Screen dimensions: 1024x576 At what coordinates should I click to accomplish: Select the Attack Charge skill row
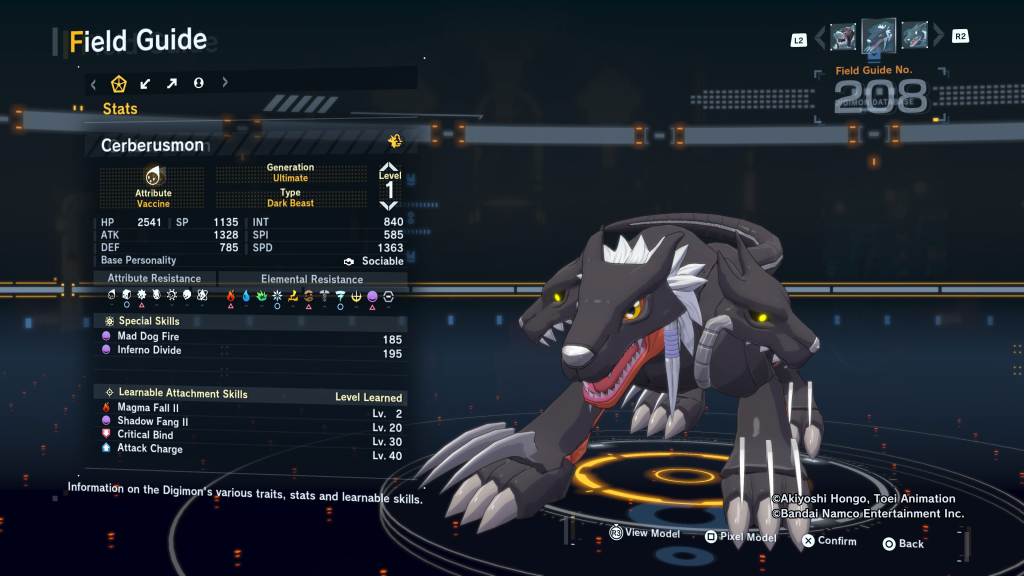150,449
